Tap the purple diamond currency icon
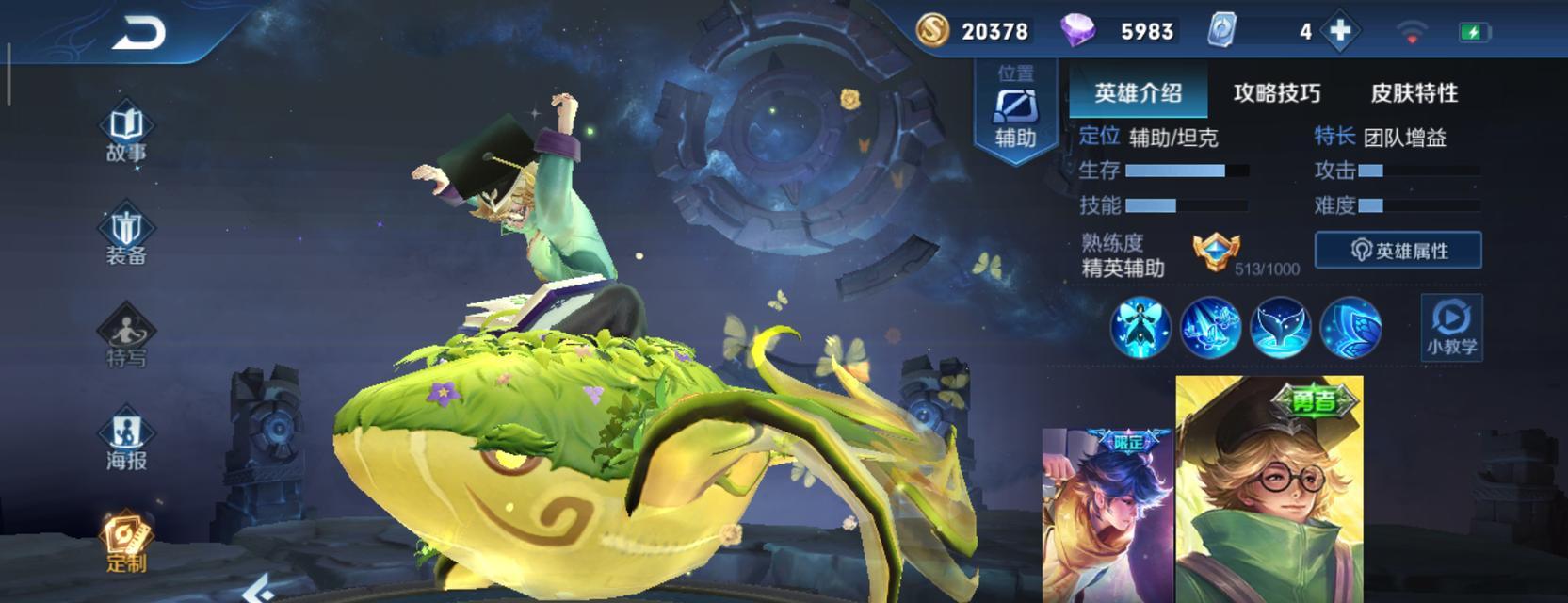This screenshot has width=1568, height=603. (1077, 31)
